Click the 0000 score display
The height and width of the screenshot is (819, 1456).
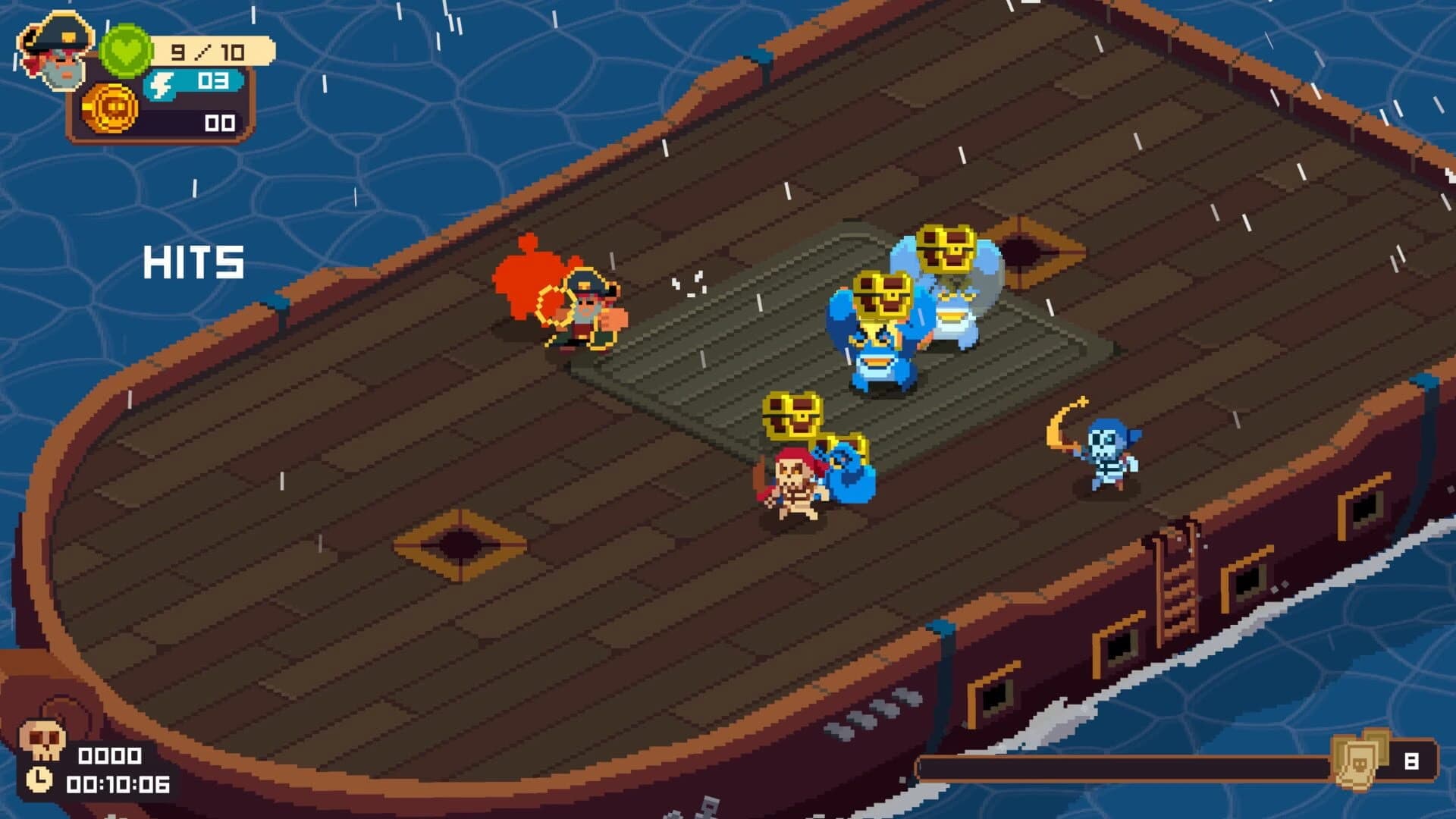tap(112, 755)
